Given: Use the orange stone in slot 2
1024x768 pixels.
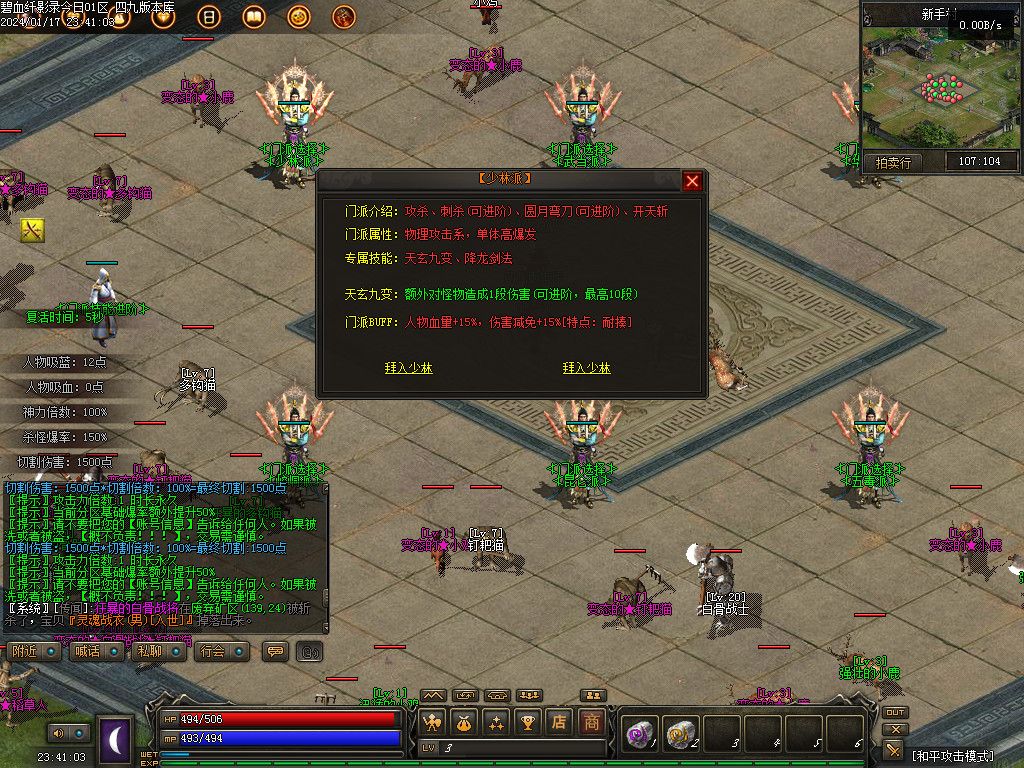Looking at the screenshot, I should (x=680, y=734).
